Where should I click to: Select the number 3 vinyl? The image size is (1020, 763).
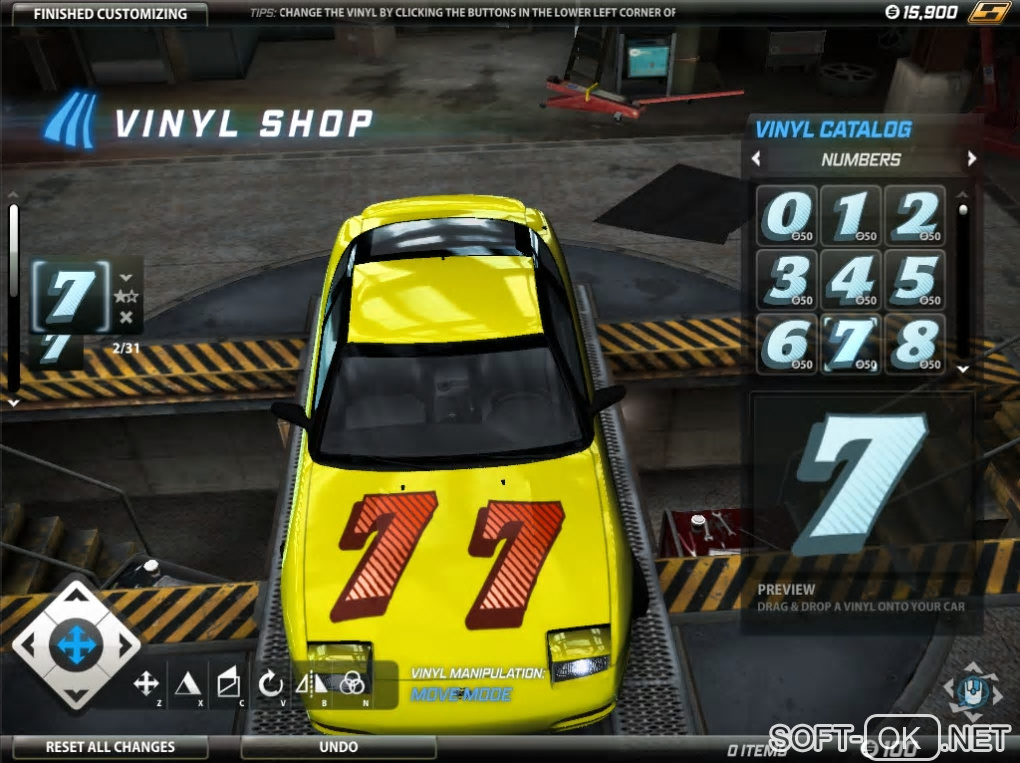[x=787, y=278]
